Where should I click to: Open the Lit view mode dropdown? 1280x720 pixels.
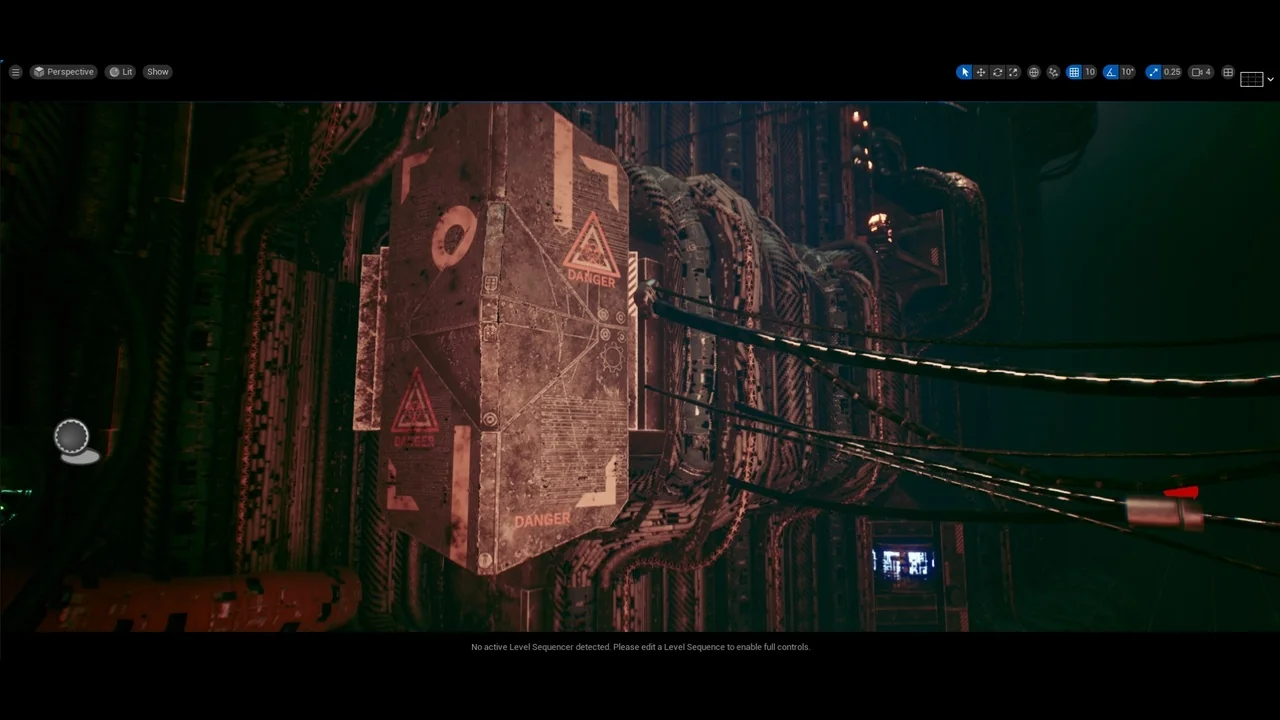pyautogui.click(x=120, y=71)
